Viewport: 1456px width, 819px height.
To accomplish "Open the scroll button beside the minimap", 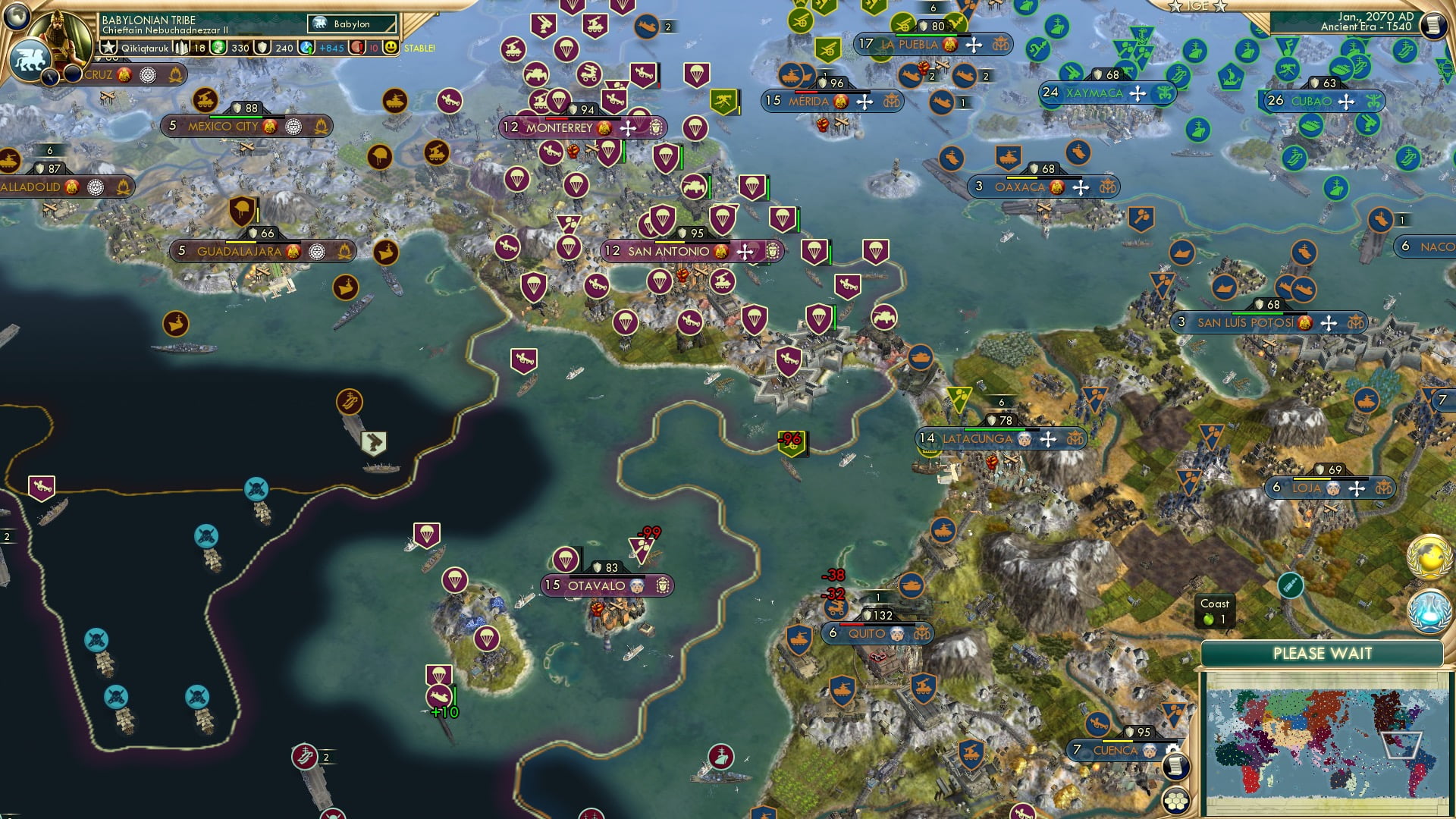I will tap(1175, 766).
